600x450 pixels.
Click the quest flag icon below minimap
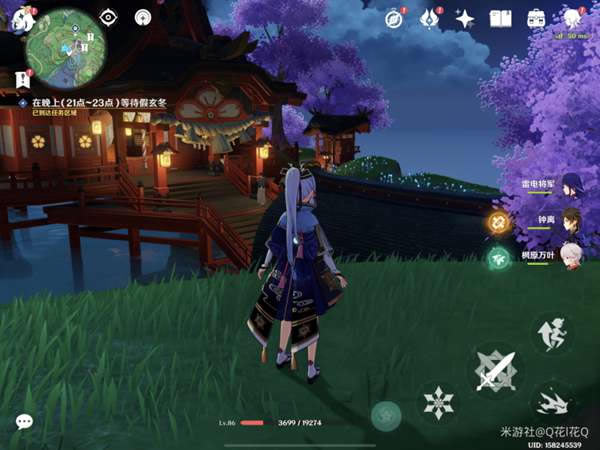tap(23, 79)
